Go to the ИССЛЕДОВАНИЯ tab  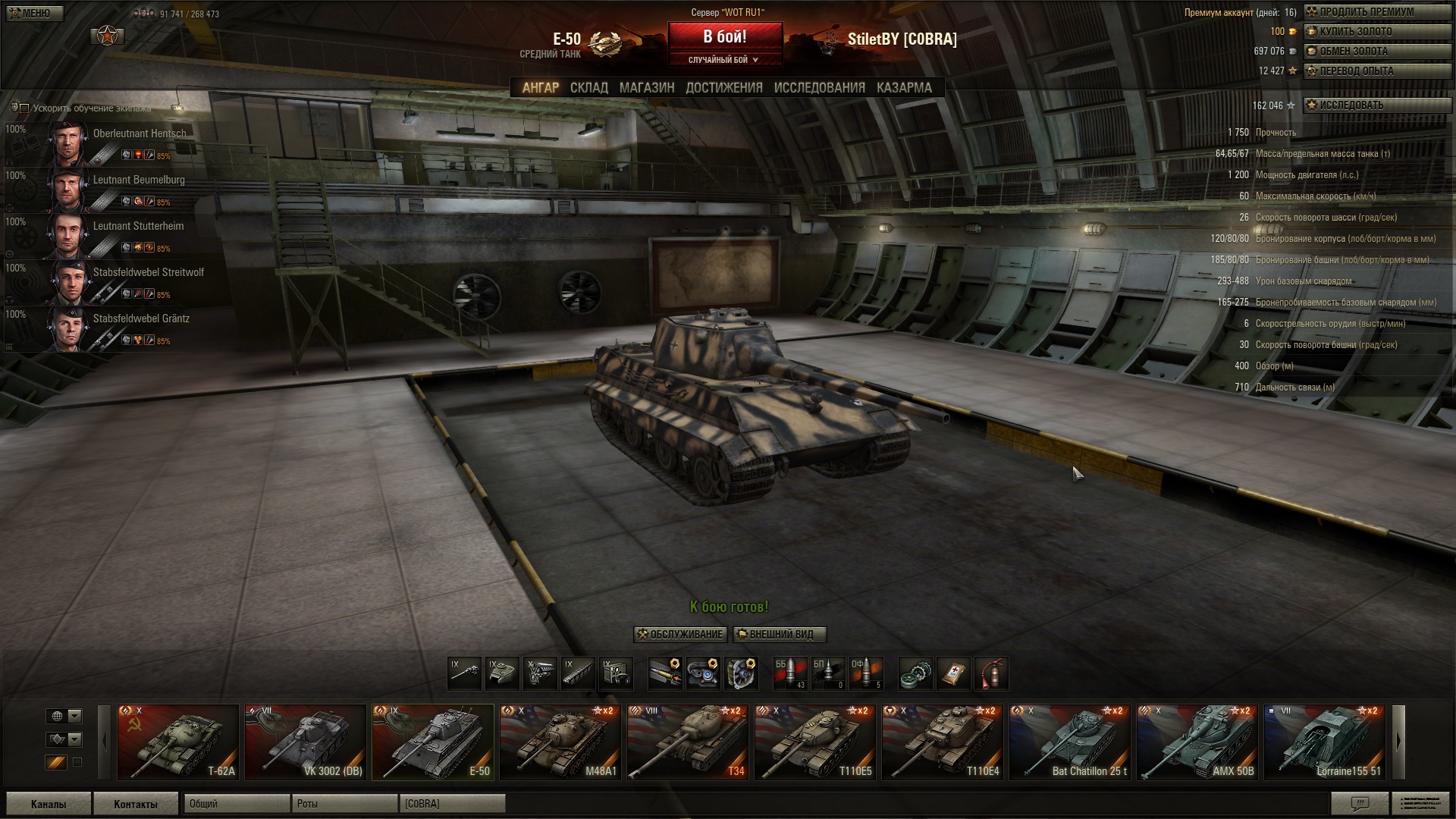[819, 88]
